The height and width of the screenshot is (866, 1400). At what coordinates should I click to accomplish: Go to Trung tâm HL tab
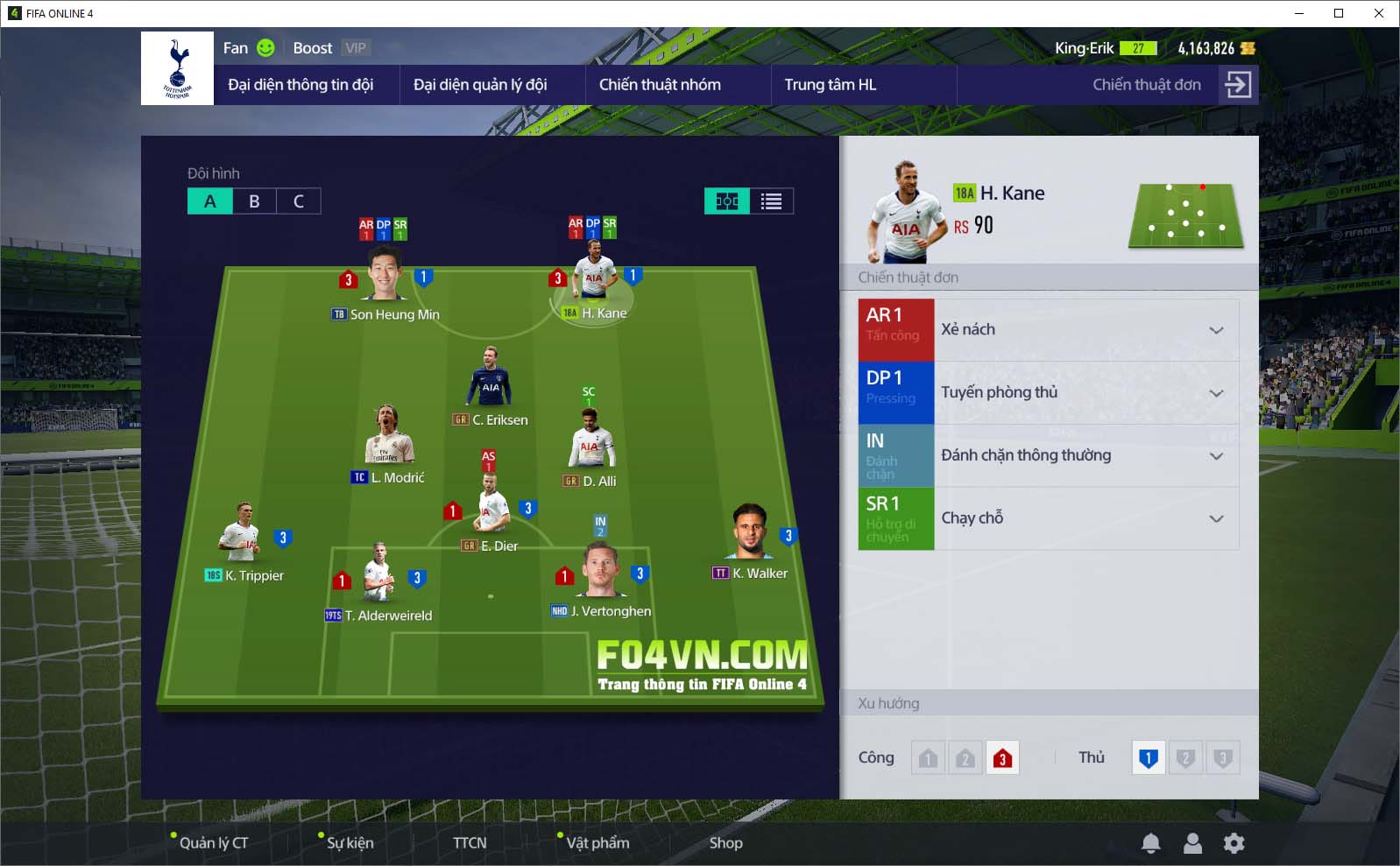coord(830,85)
